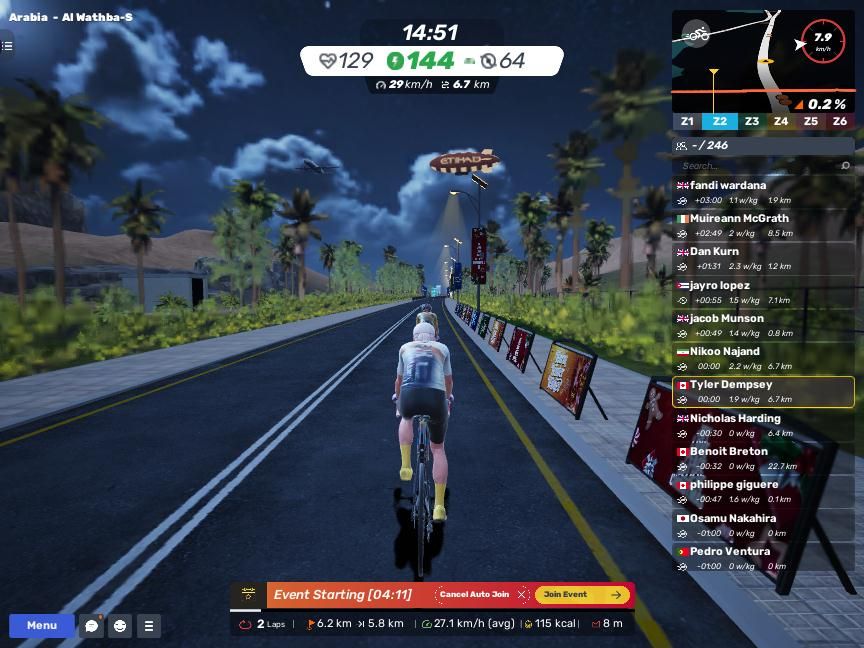864x648 pixels.
Task: Open the smiley emote icon
Action: [x=120, y=626]
